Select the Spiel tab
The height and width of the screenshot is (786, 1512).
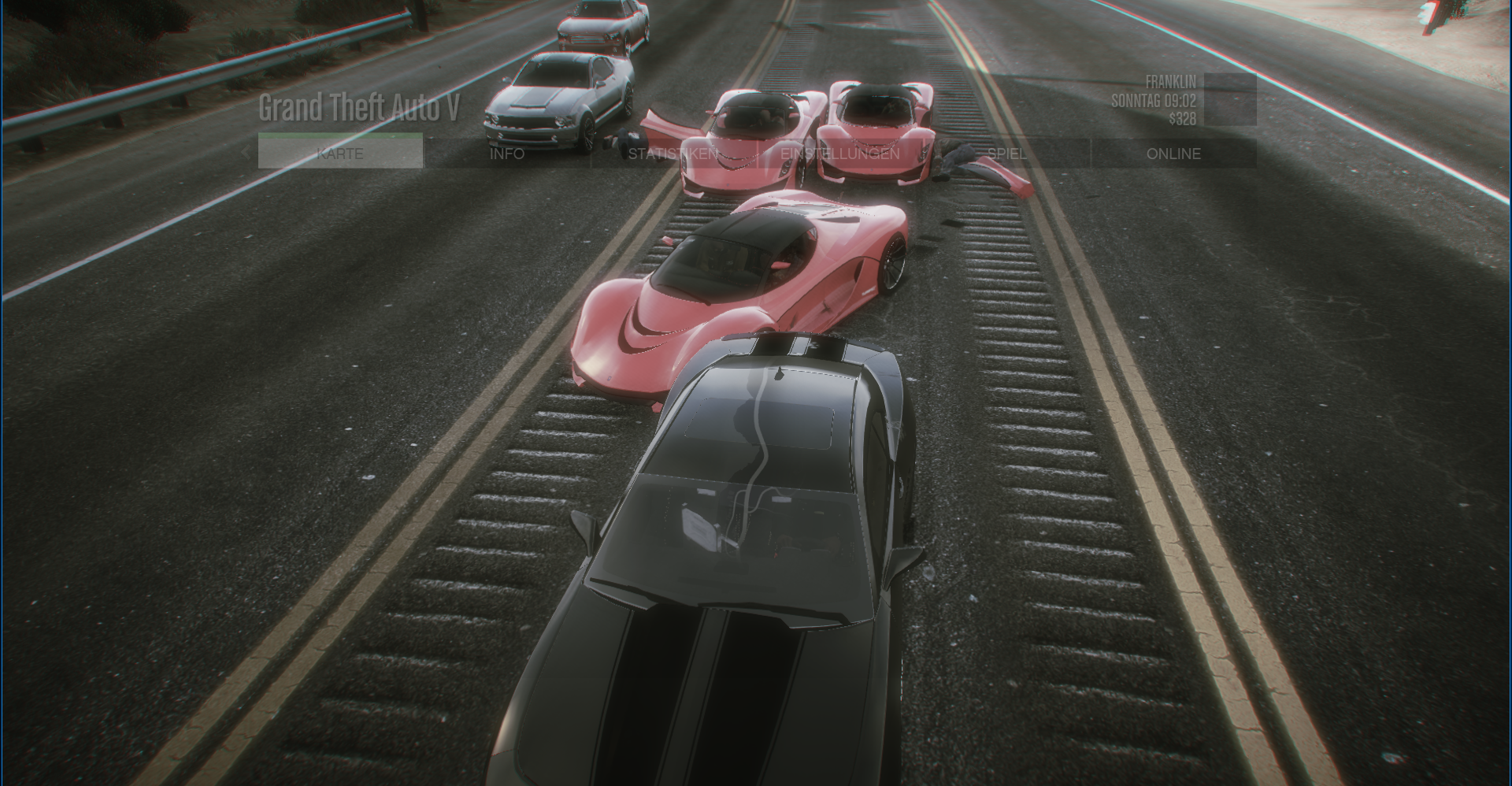[x=1006, y=154]
